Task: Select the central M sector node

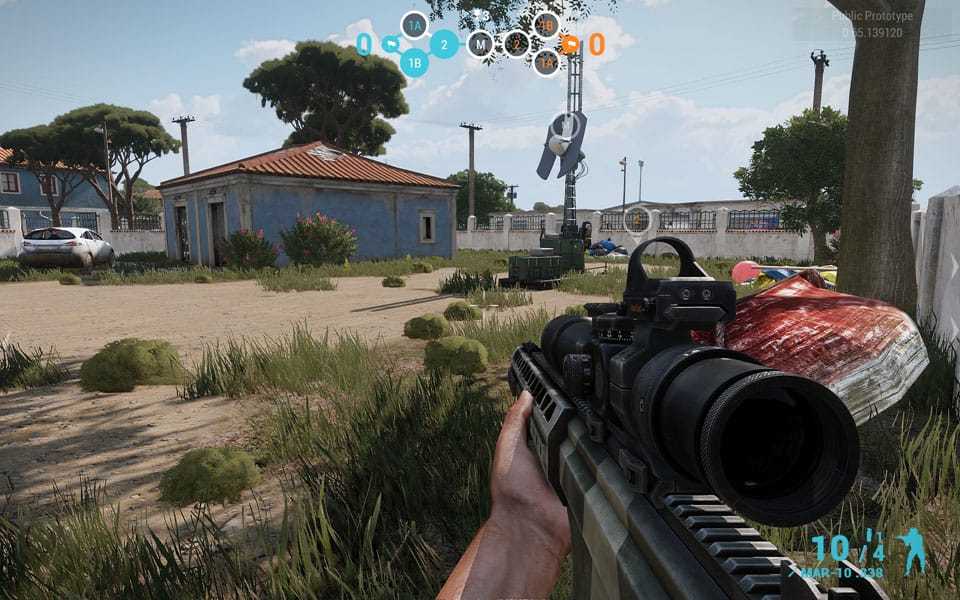Action: coord(480,44)
